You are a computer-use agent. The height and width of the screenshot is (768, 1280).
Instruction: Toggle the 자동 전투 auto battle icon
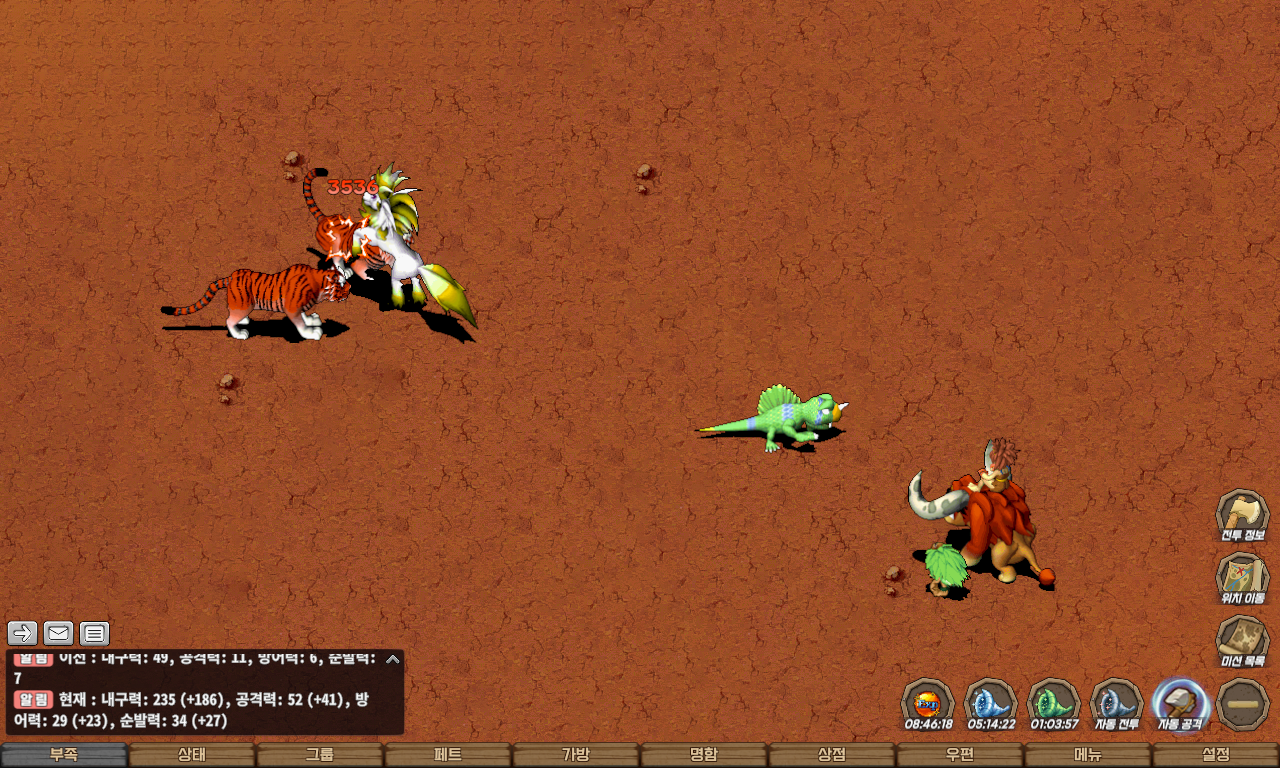click(x=1116, y=704)
